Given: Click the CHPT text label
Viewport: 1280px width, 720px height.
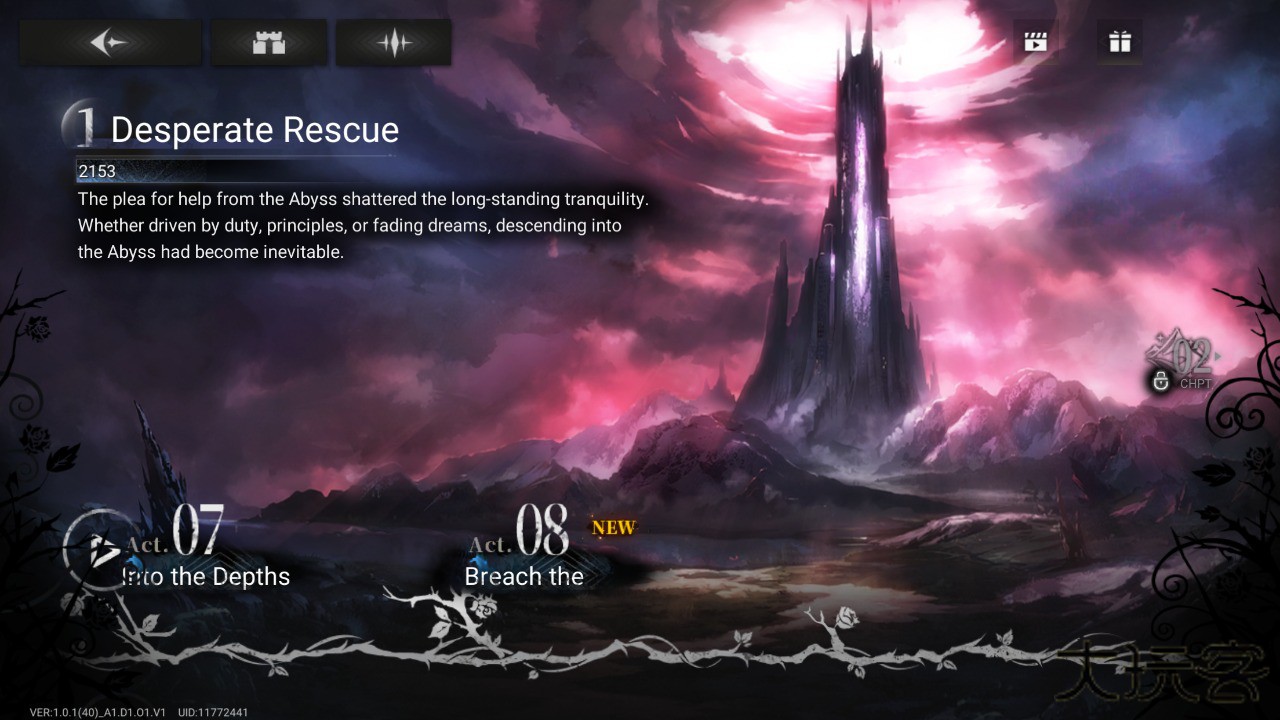Looking at the screenshot, I should [x=1197, y=383].
